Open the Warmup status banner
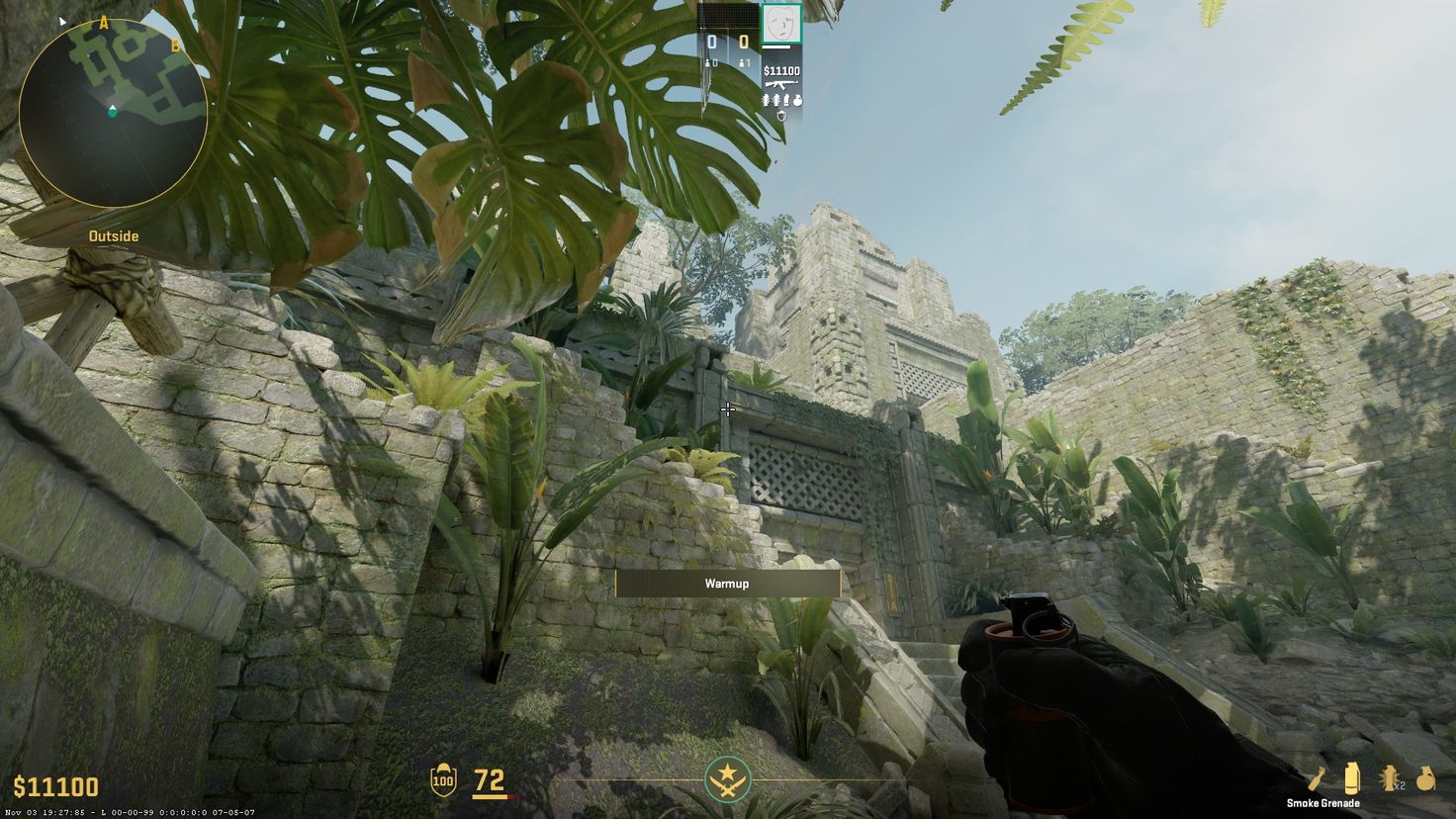 tap(727, 584)
